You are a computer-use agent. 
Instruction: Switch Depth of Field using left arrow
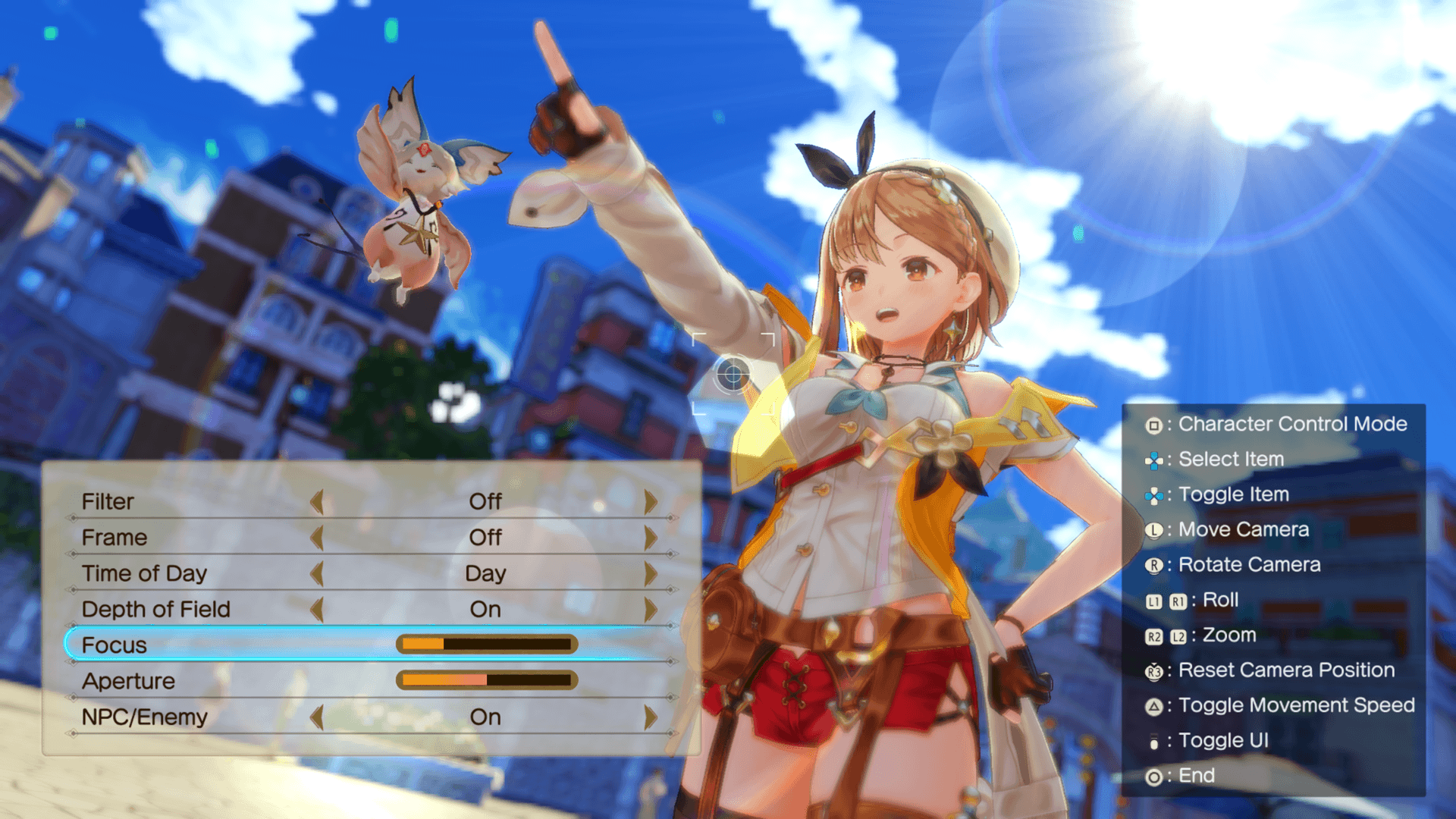click(317, 609)
